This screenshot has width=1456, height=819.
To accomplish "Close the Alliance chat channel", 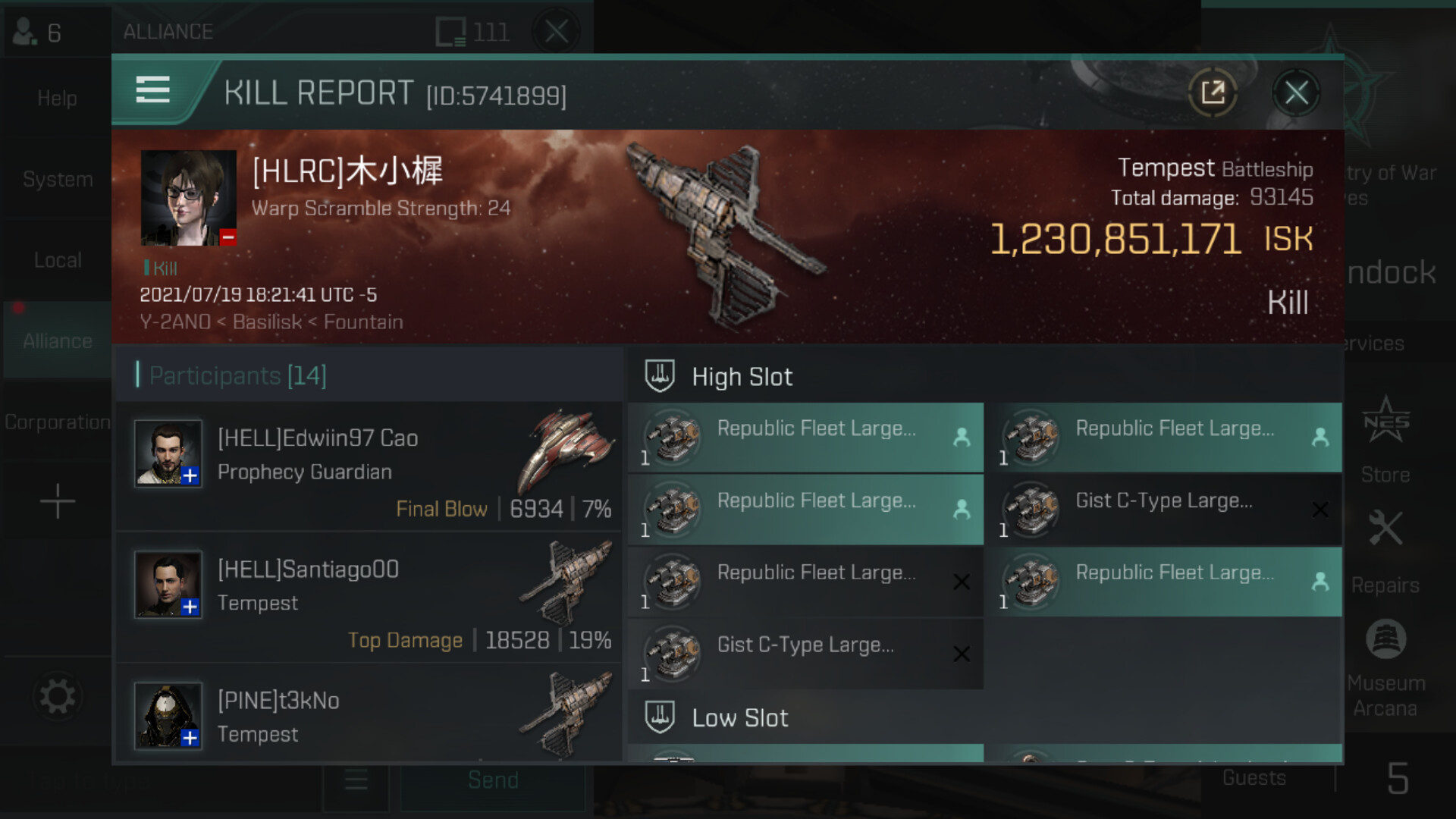I will [557, 32].
